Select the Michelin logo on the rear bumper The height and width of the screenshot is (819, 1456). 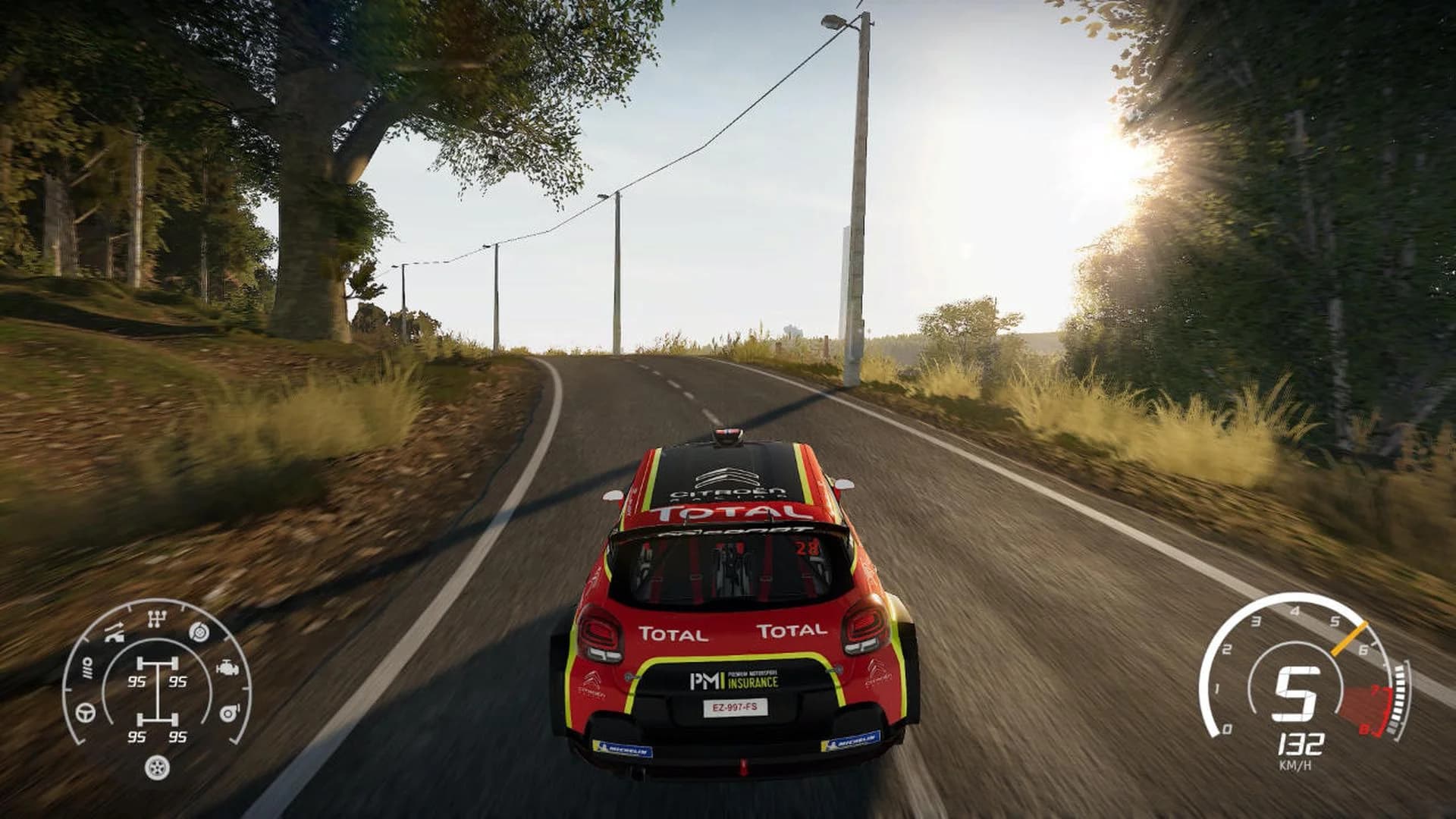[x=625, y=750]
